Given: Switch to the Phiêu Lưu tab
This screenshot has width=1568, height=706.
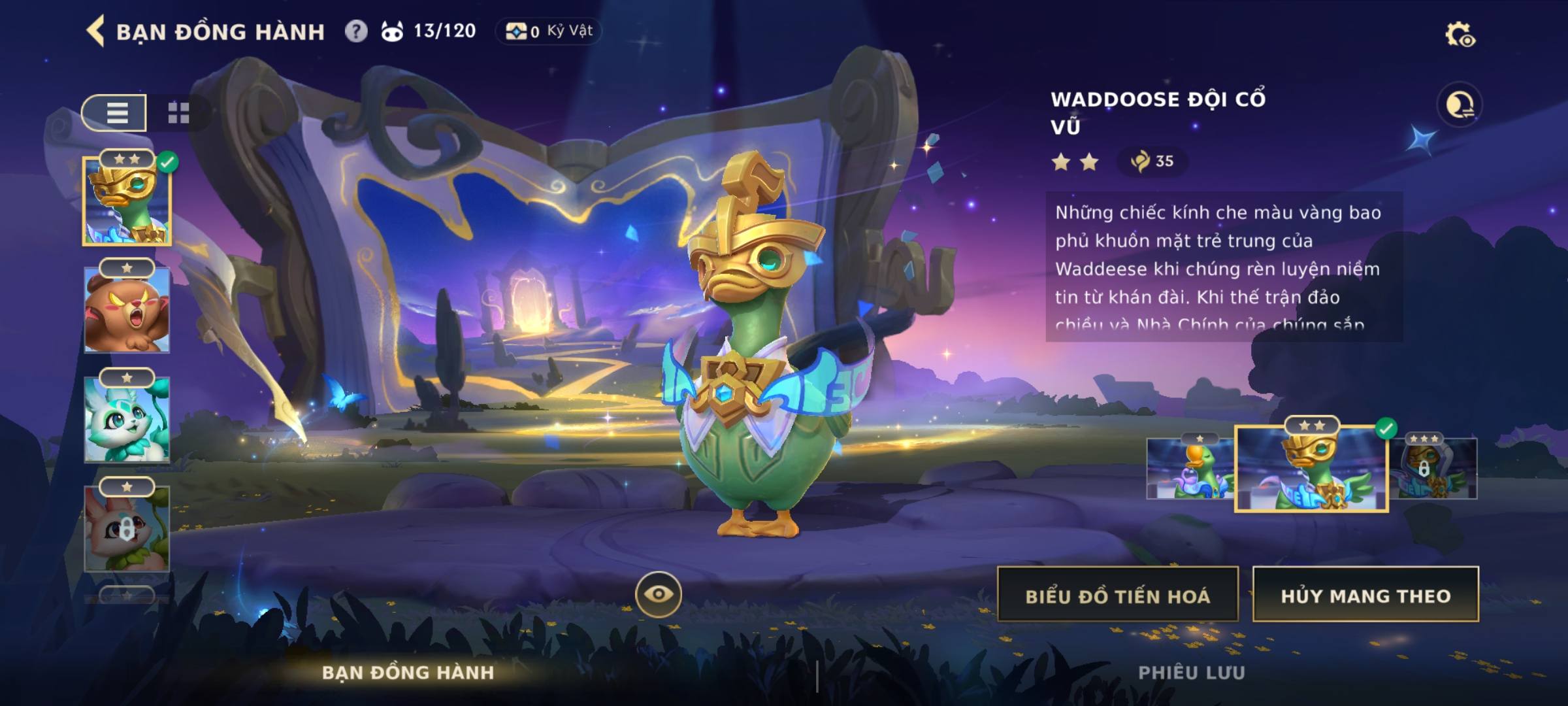Looking at the screenshot, I should coord(1191,672).
